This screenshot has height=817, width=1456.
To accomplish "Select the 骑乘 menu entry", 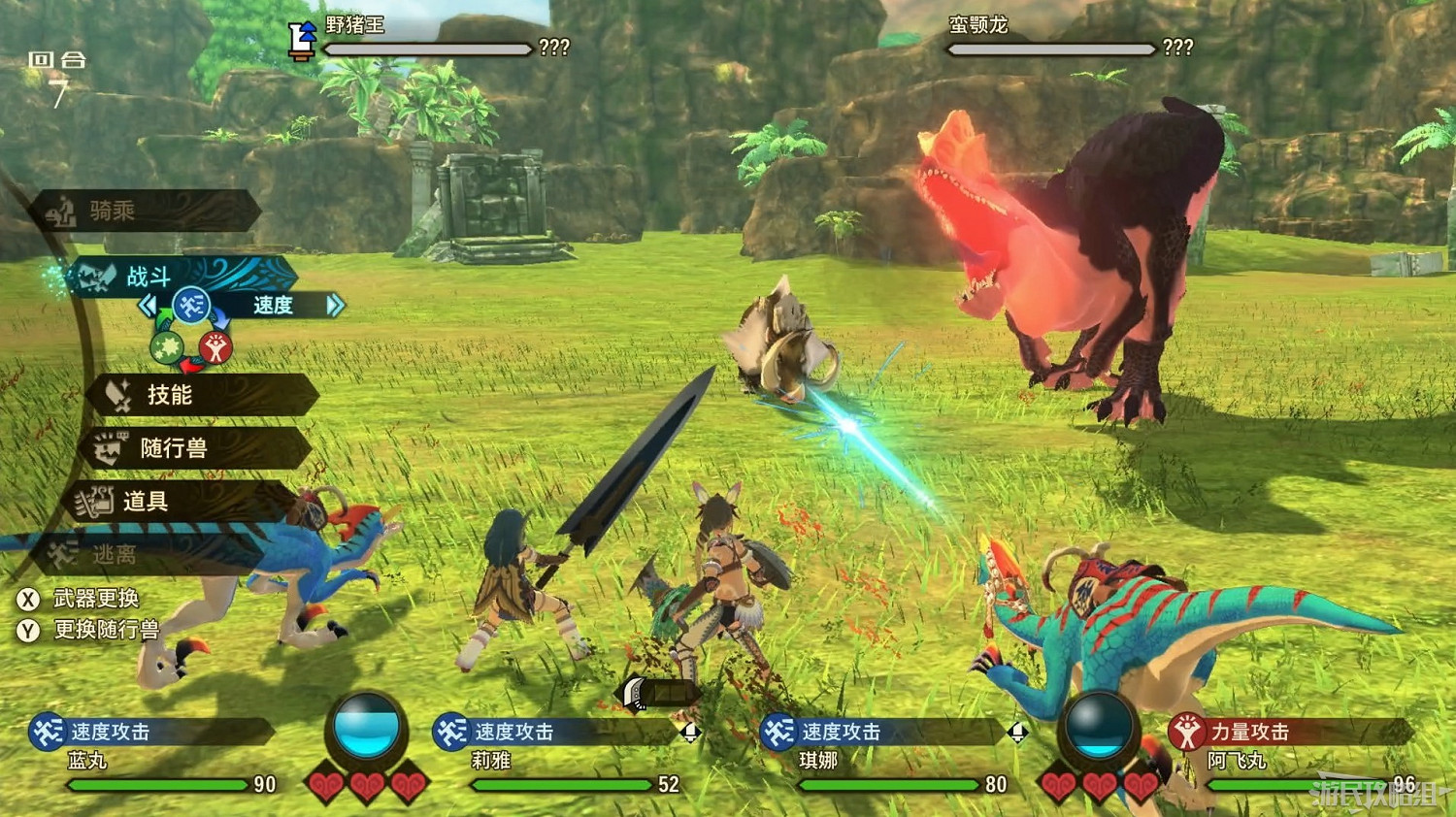I will pyautogui.click(x=112, y=209).
